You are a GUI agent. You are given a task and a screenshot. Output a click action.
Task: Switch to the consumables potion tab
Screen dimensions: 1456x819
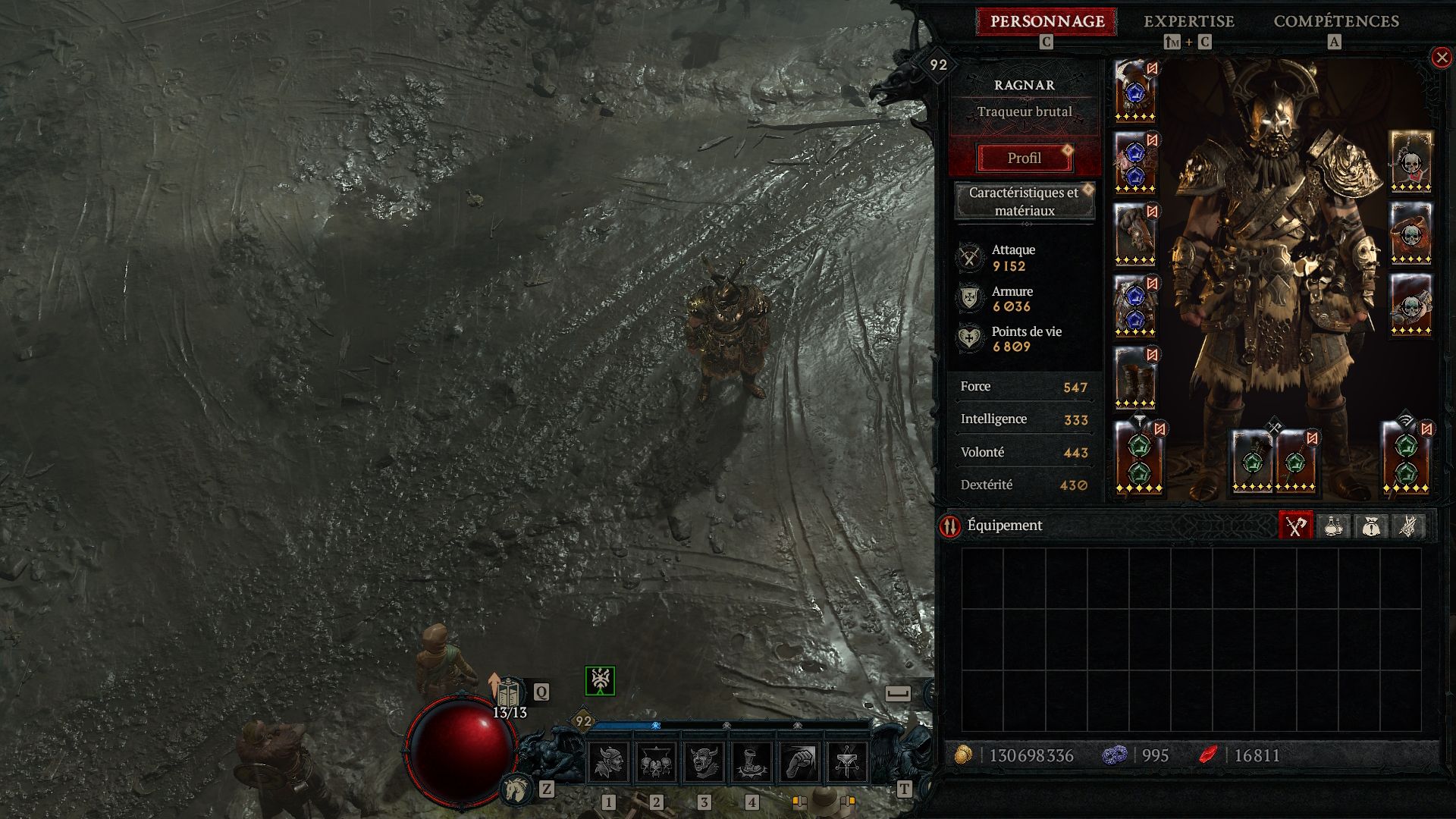pos(1333,526)
